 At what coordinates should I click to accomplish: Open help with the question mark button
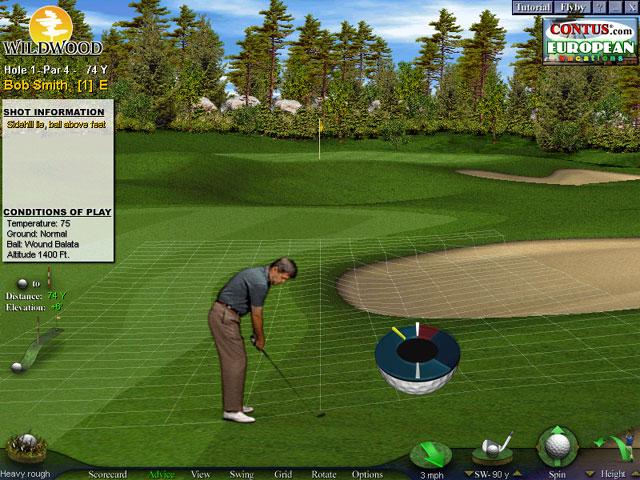601,7
